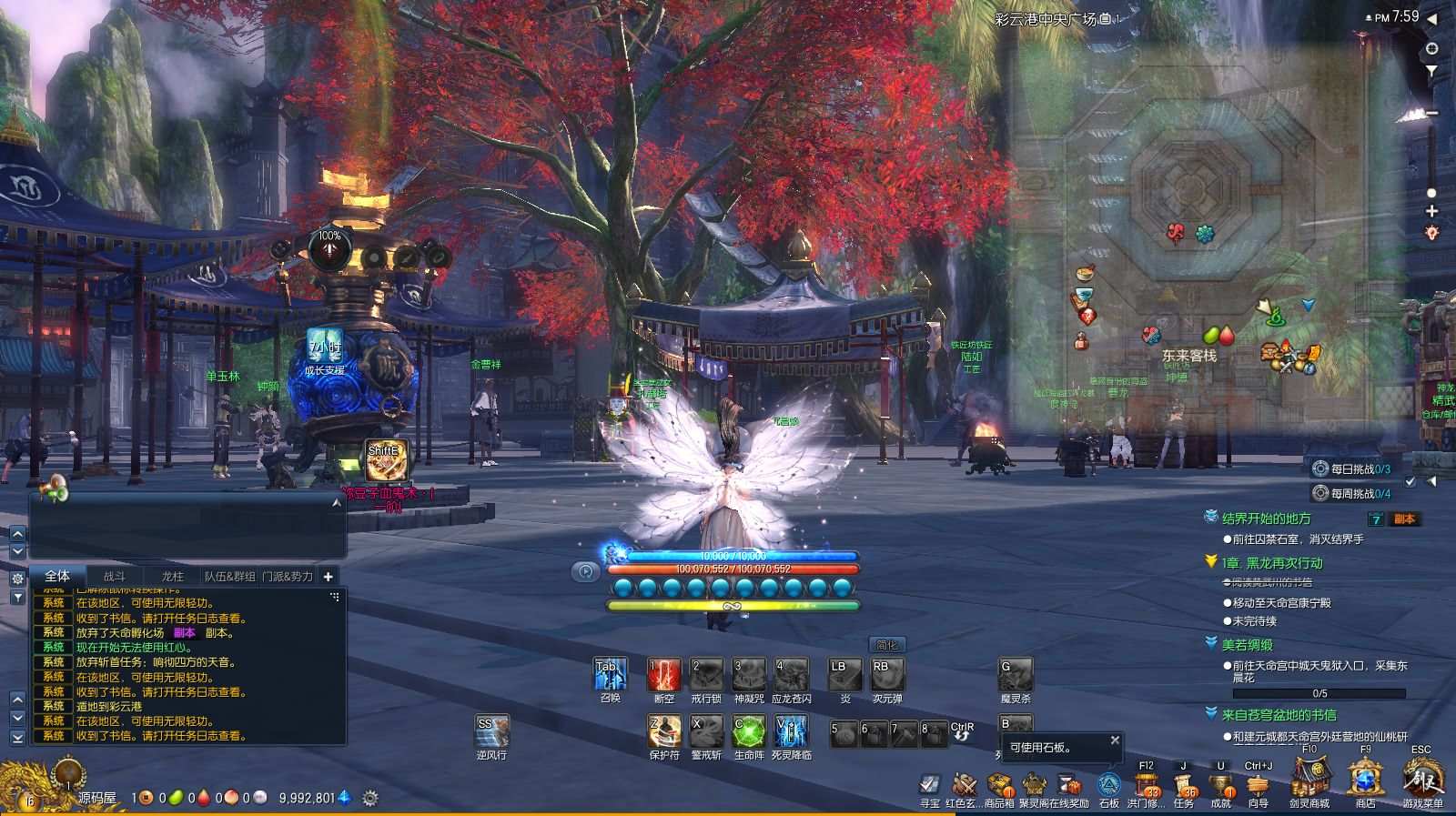
Task: Activate the 死灵降临 skill bound to V
Action: (x=788, y=733)
